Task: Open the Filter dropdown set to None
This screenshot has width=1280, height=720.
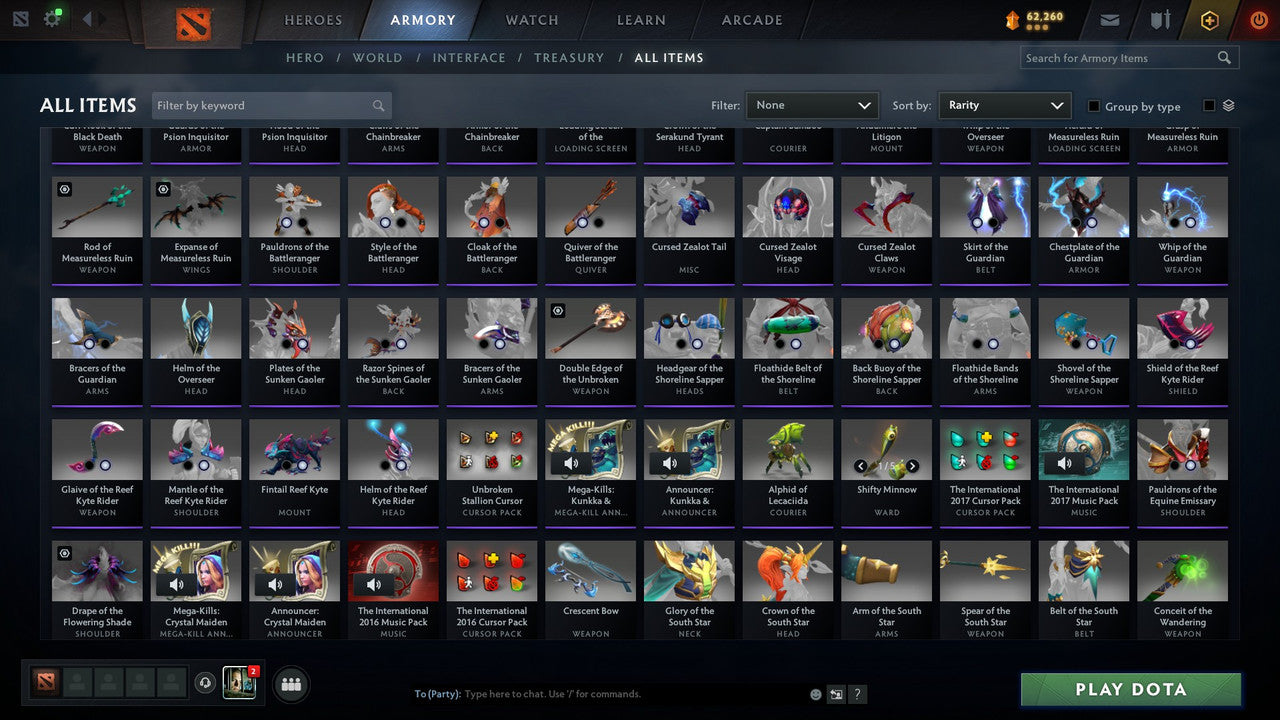Action: pos(812,105)
